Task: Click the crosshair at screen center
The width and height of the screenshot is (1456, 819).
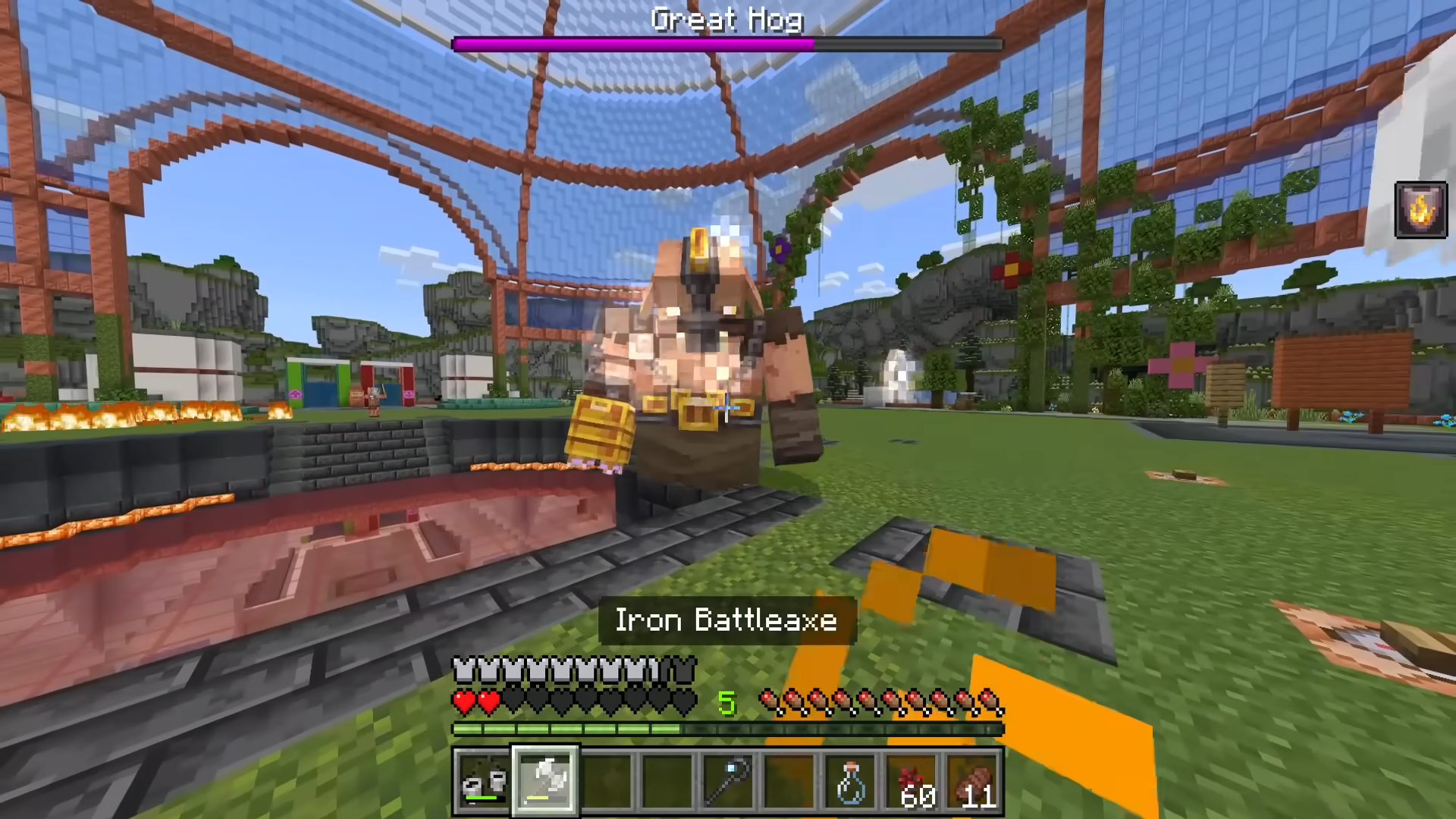Action: point(728,409)
